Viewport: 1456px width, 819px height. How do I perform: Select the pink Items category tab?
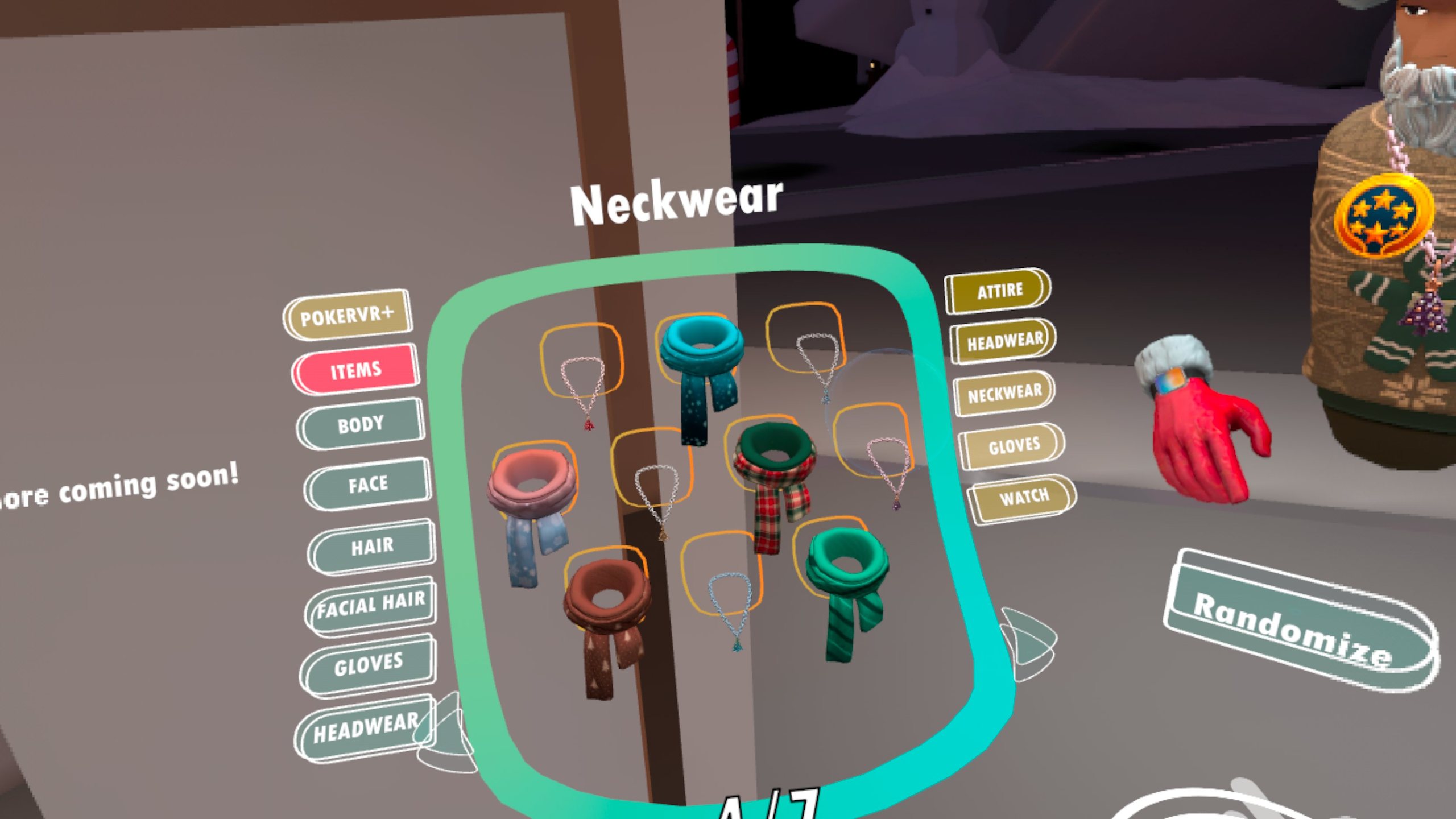click(x=356, y=370)
